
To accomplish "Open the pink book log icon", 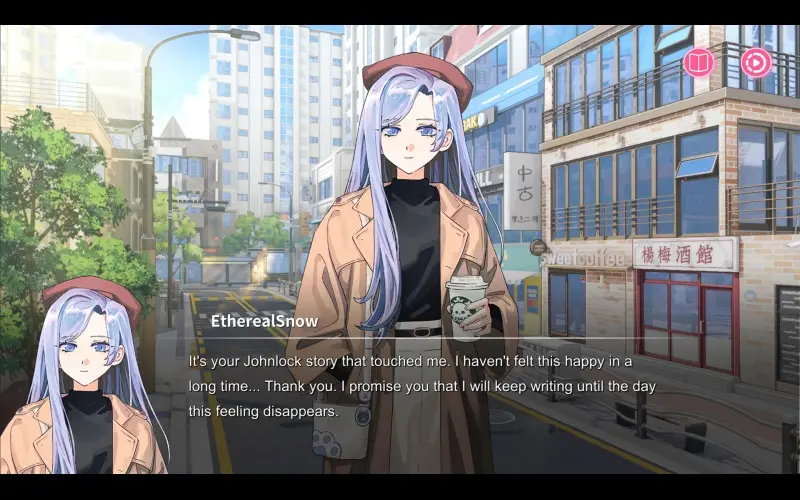I will coord(698,63).
